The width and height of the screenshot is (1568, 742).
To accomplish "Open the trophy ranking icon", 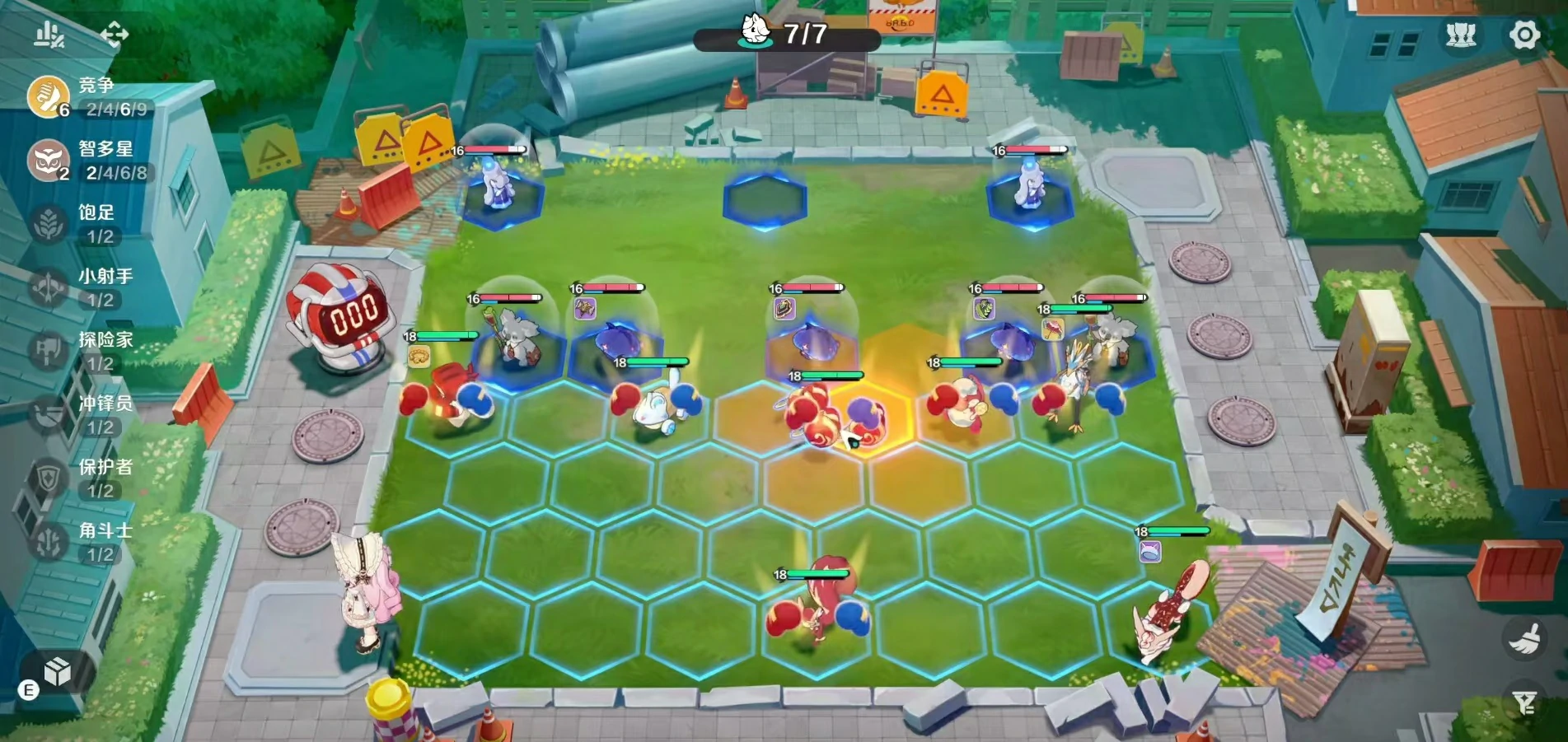I will (1461, 35).
